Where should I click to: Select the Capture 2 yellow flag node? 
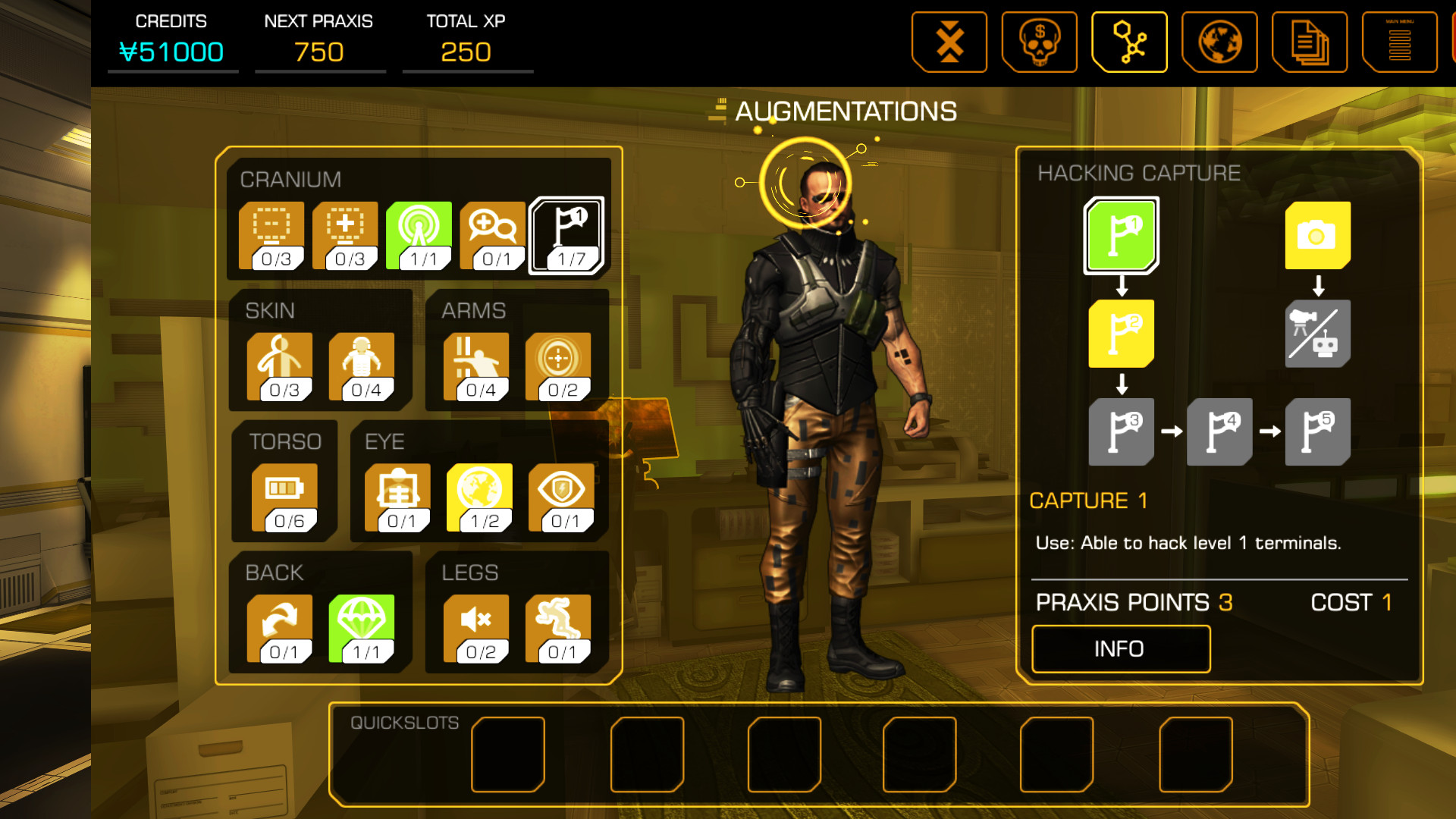[x=1122, y=334]
